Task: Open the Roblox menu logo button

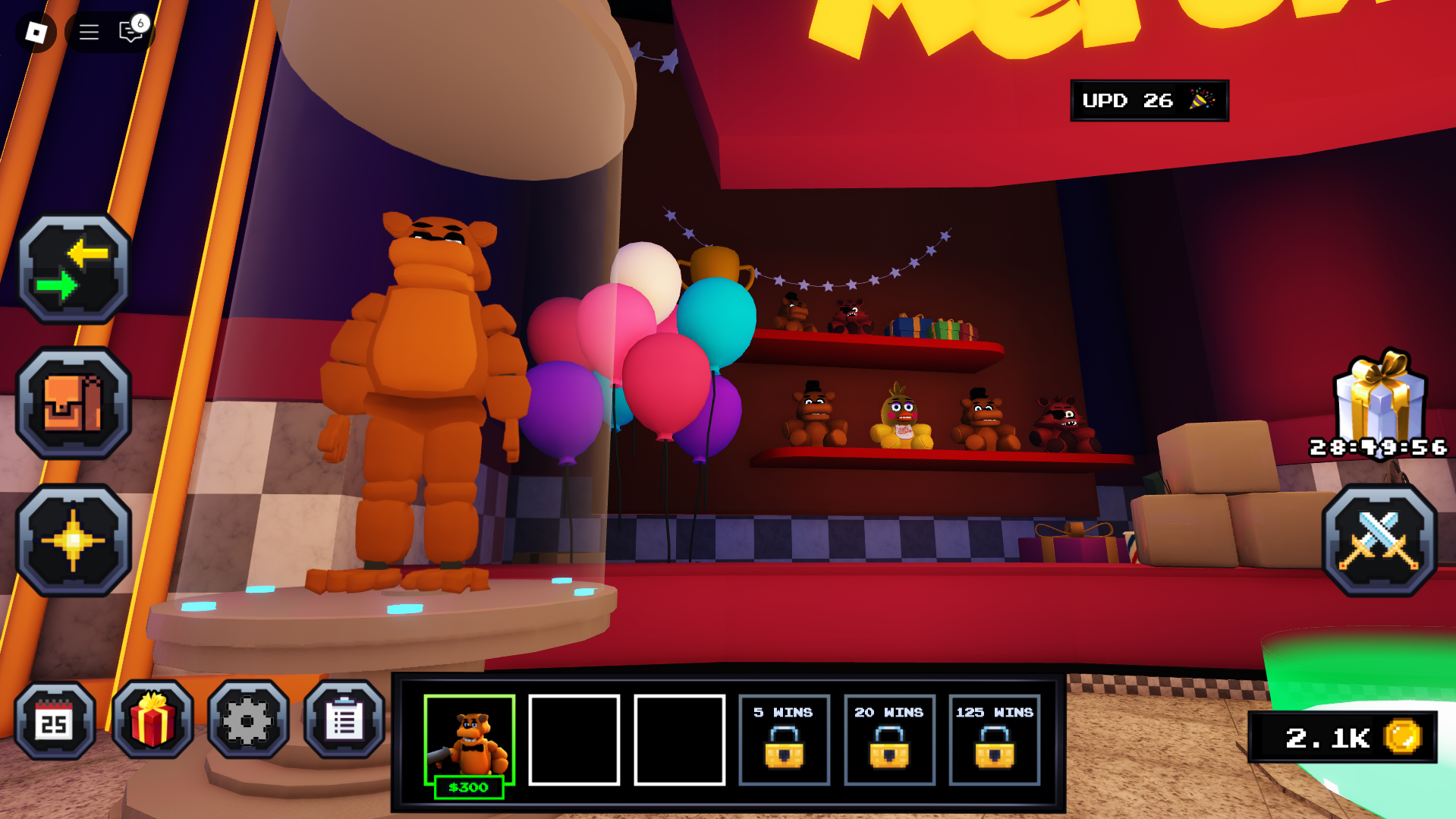Action: pyautogui.click(x=36, y=32)
